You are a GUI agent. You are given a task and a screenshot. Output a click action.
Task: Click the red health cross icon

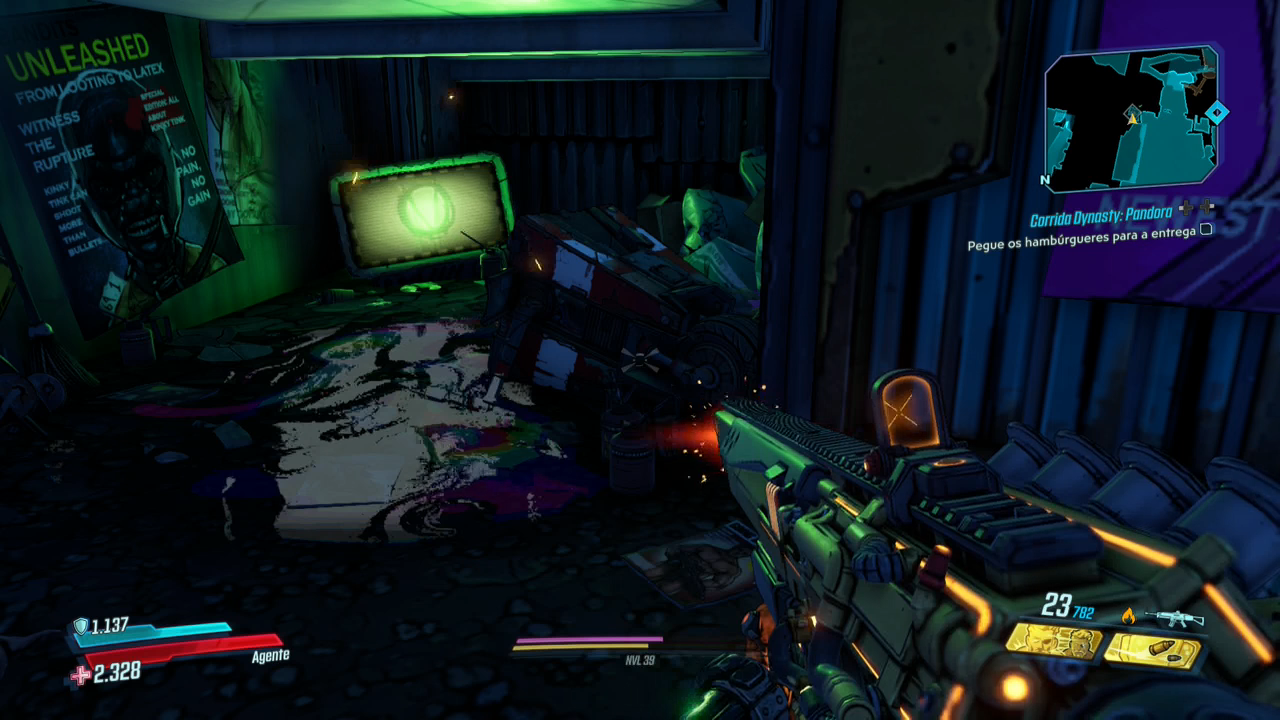(x=79, y=676)
